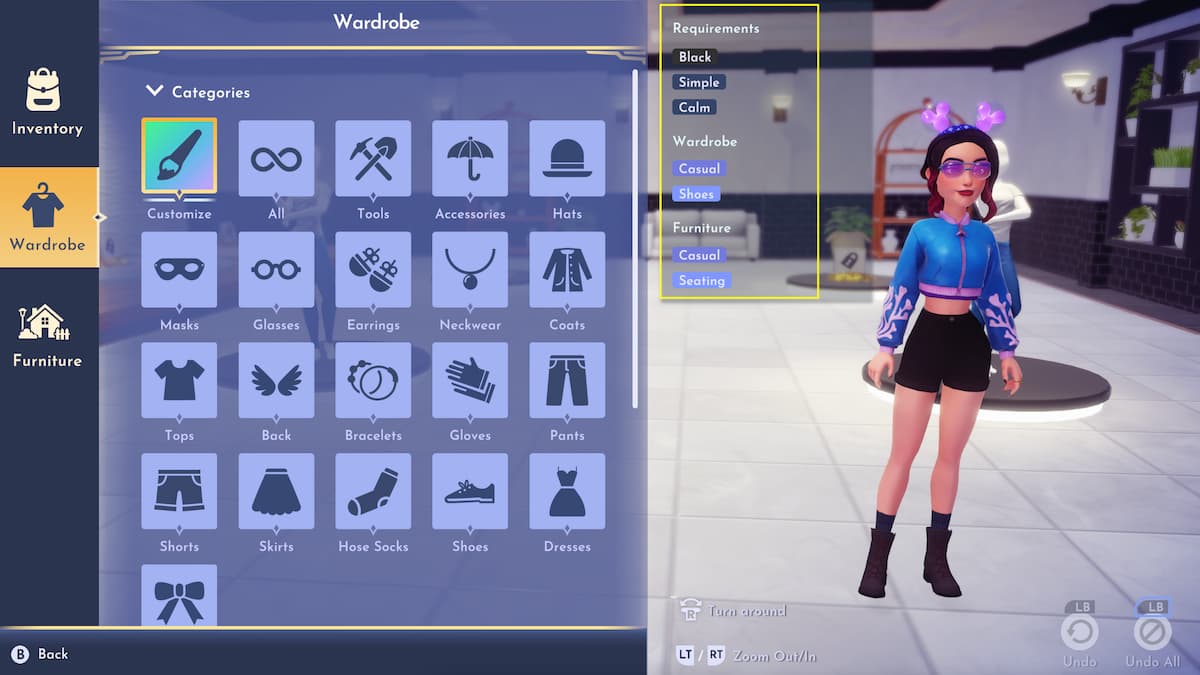Open the Glasses category

(x=276, y=269)
